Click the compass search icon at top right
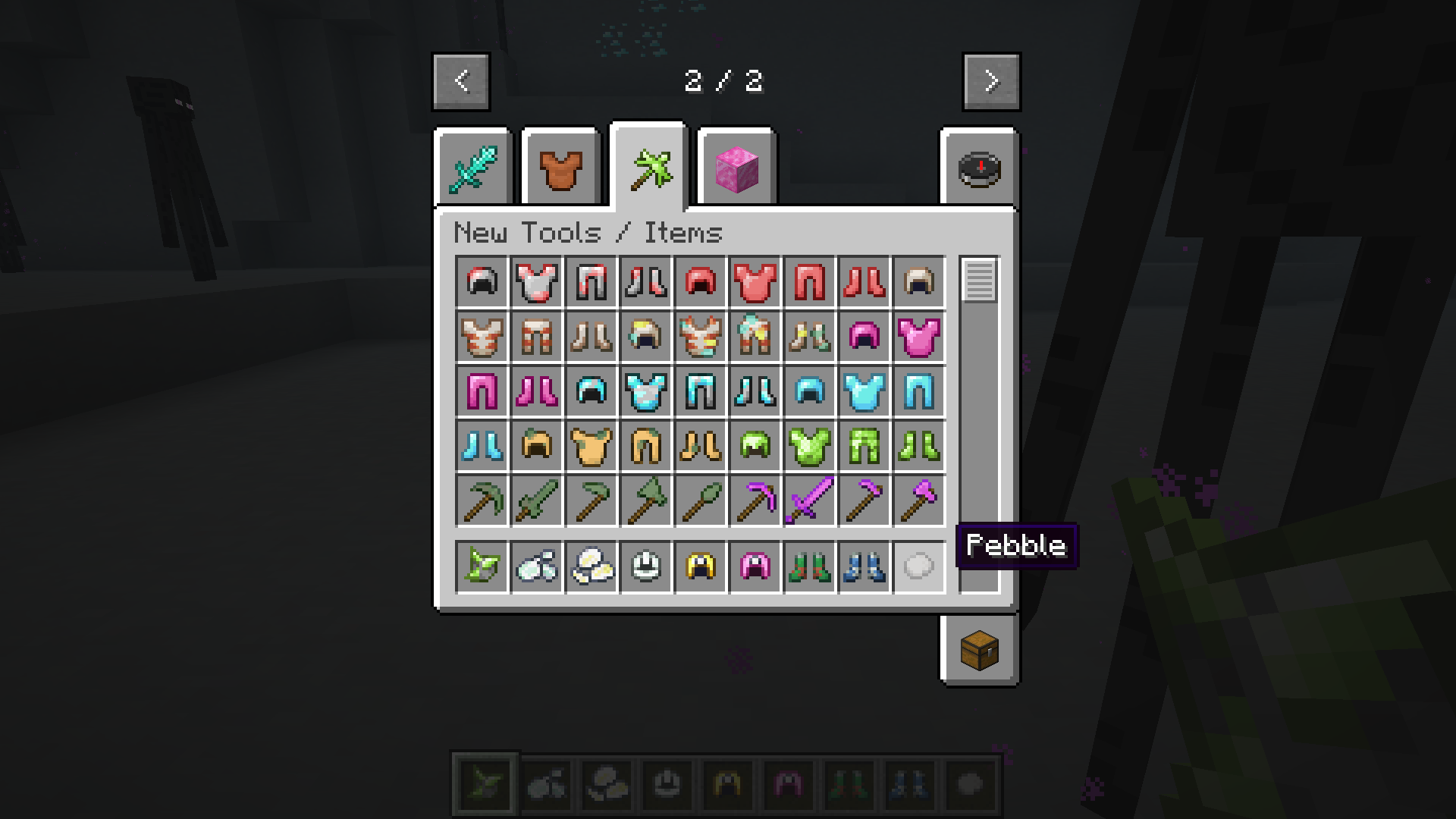1456x819 pixels. click(978, 168)
